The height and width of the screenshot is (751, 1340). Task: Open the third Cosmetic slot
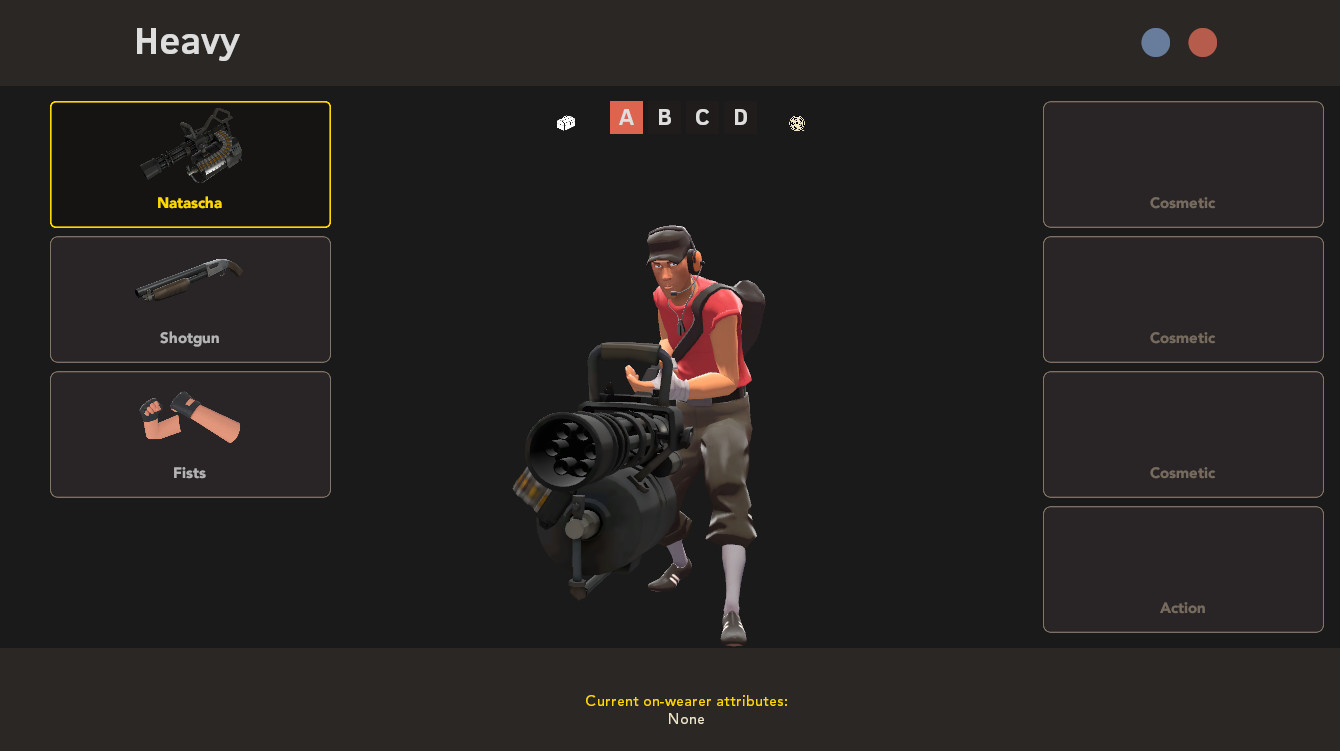coord(1183,434)
